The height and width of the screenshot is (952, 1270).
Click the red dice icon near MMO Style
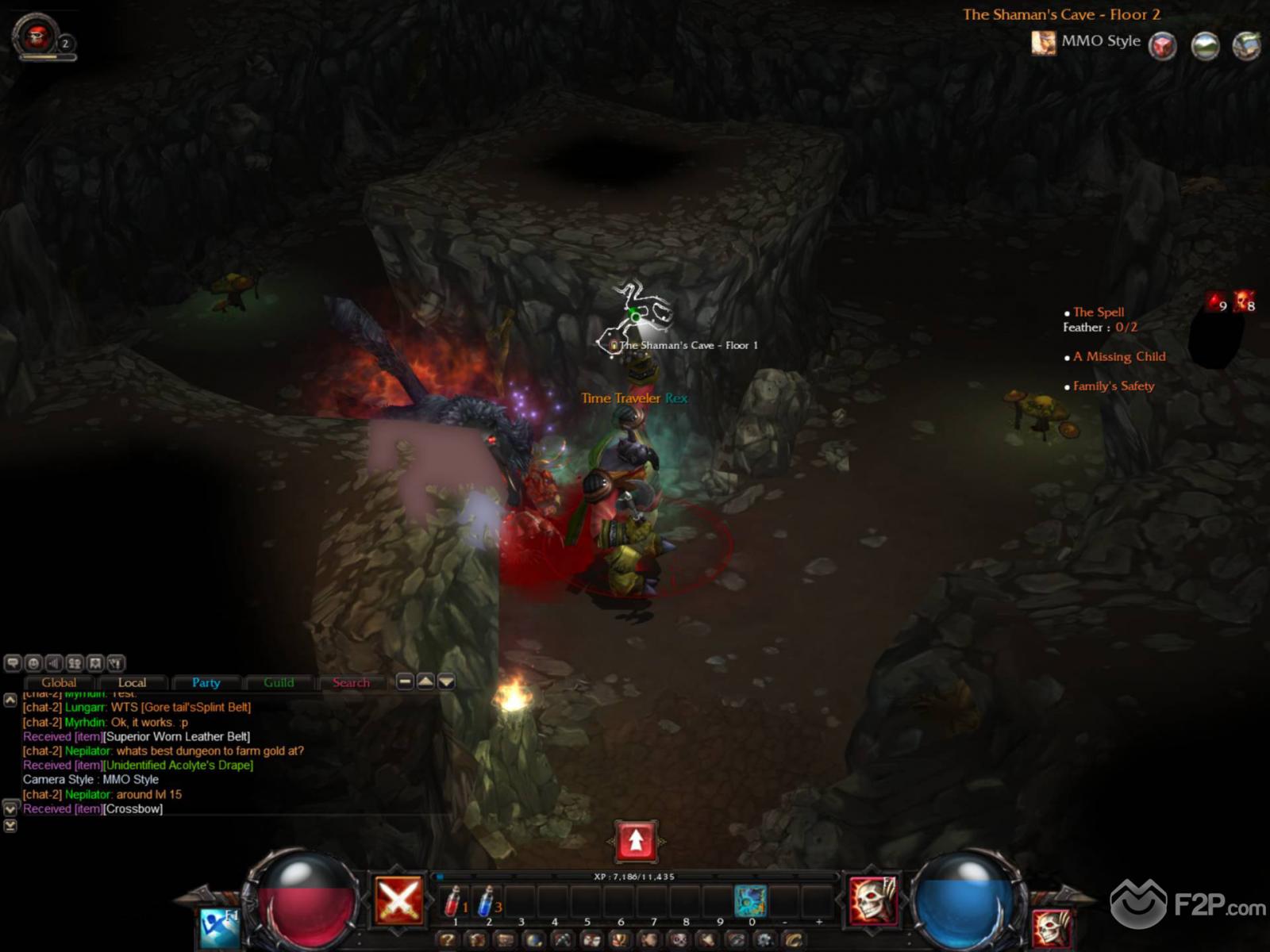click(x=1163, y=45)
